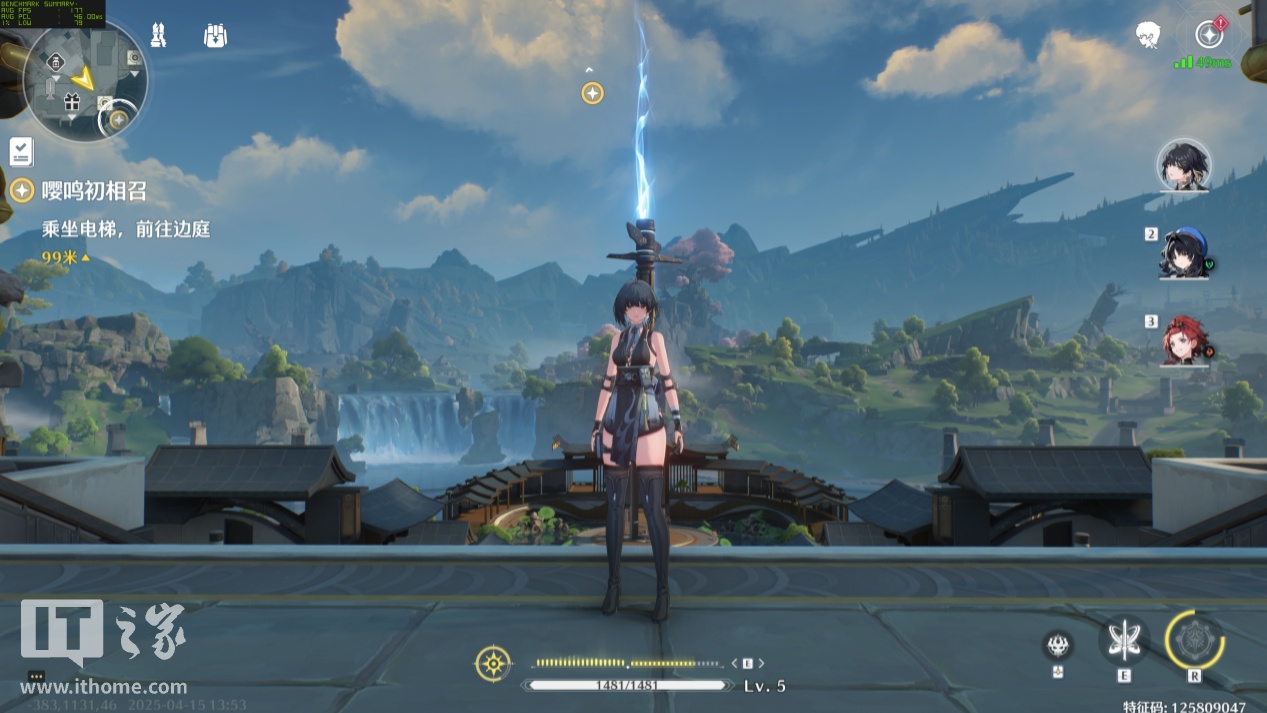Activate the circular ultimate ability icon
This screenshot has height=713, width=1267.
click(x=1195, y=640)
